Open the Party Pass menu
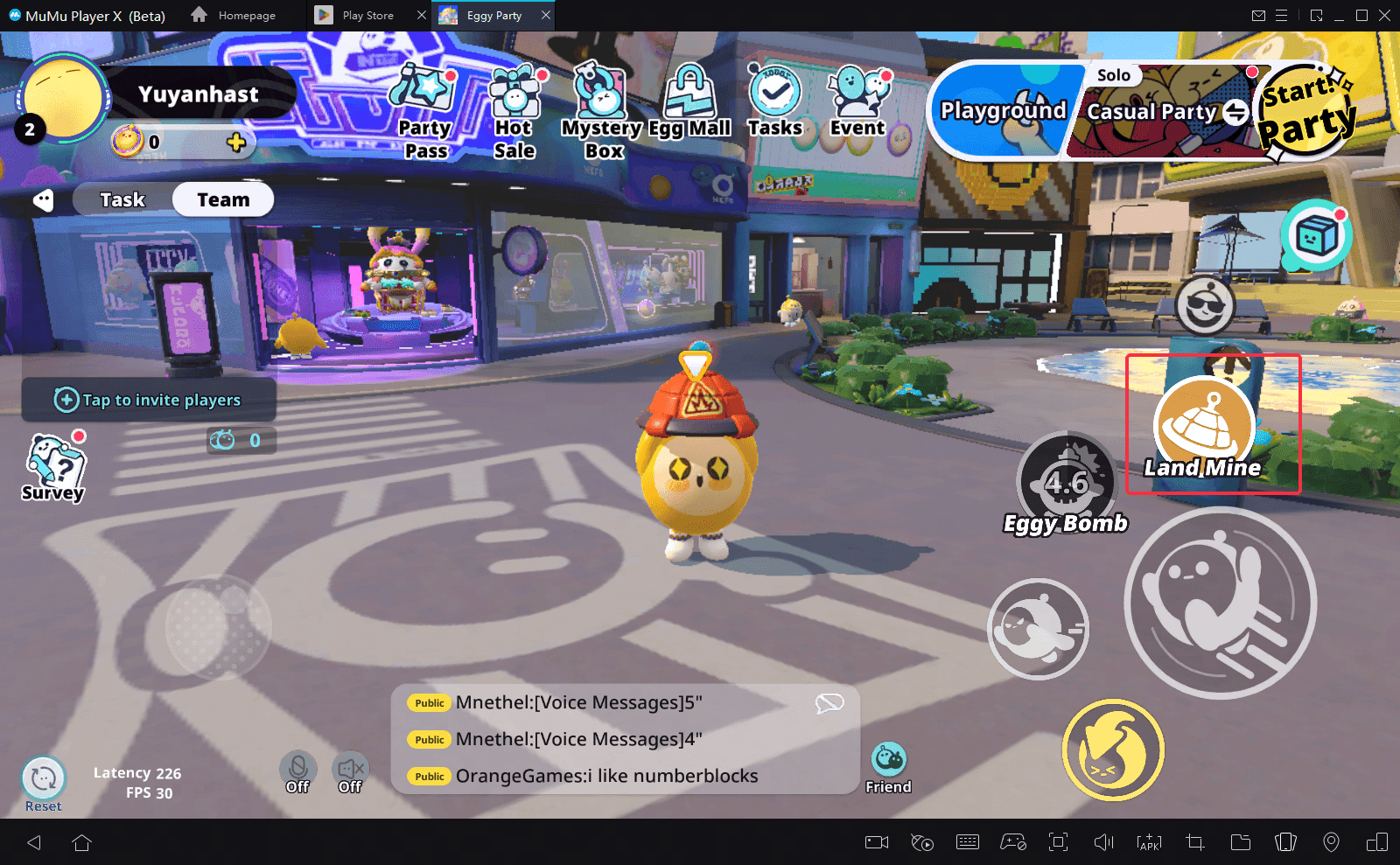 [424, 112]
